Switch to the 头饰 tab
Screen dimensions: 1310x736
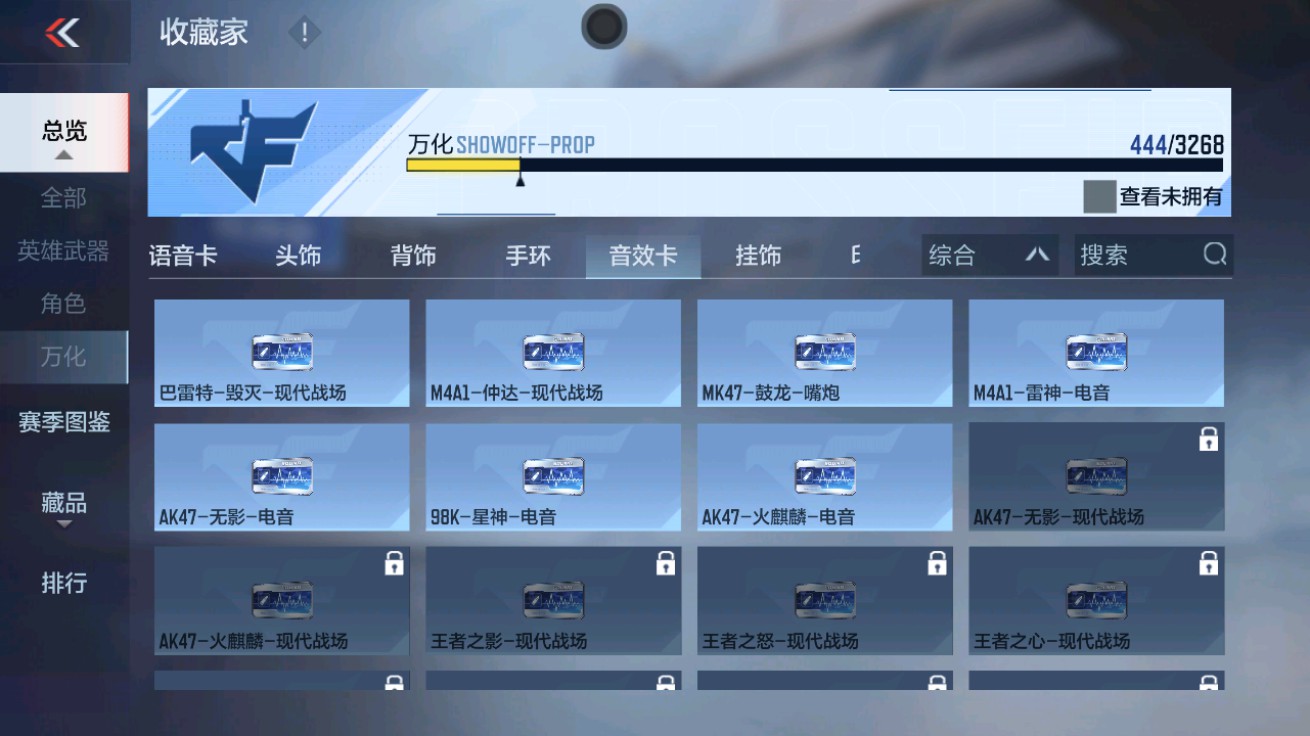(x=298, y=255)
